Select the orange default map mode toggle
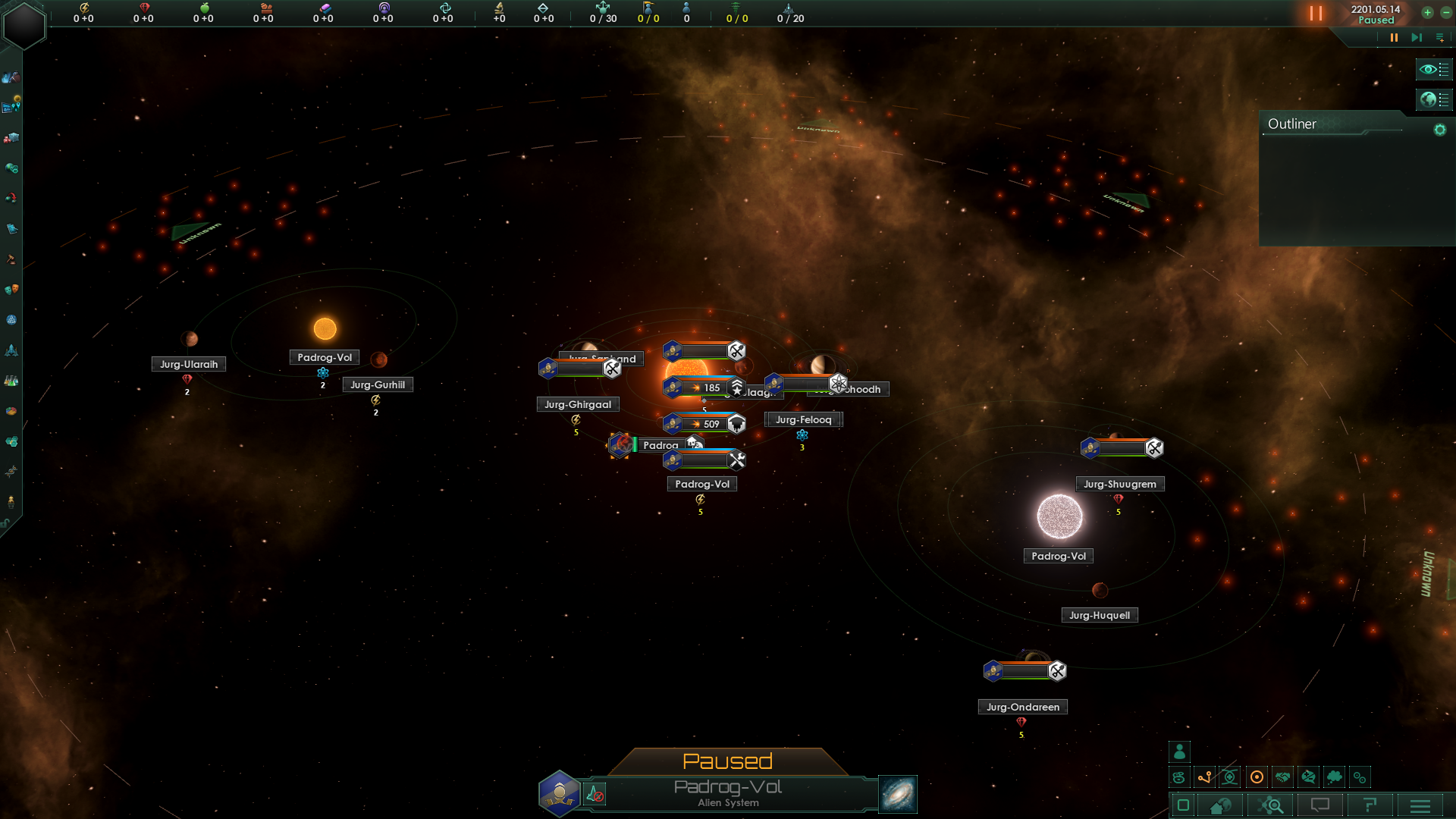The width and height of the screenshot is (1456, 819). tap(1257, 777)
